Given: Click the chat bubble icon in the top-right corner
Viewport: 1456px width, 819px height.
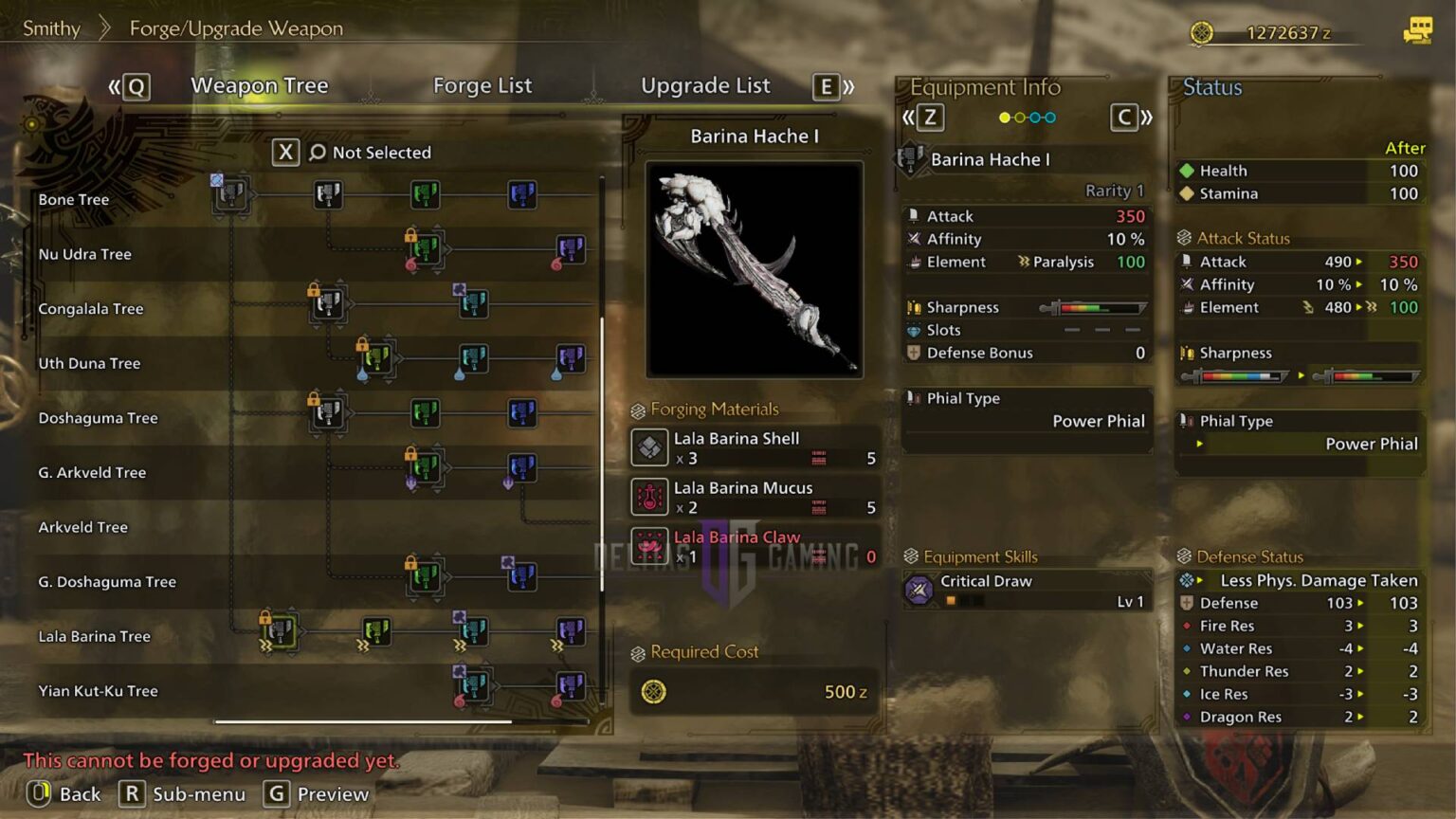Looking at the screenshot, I should coord(1416,31).
